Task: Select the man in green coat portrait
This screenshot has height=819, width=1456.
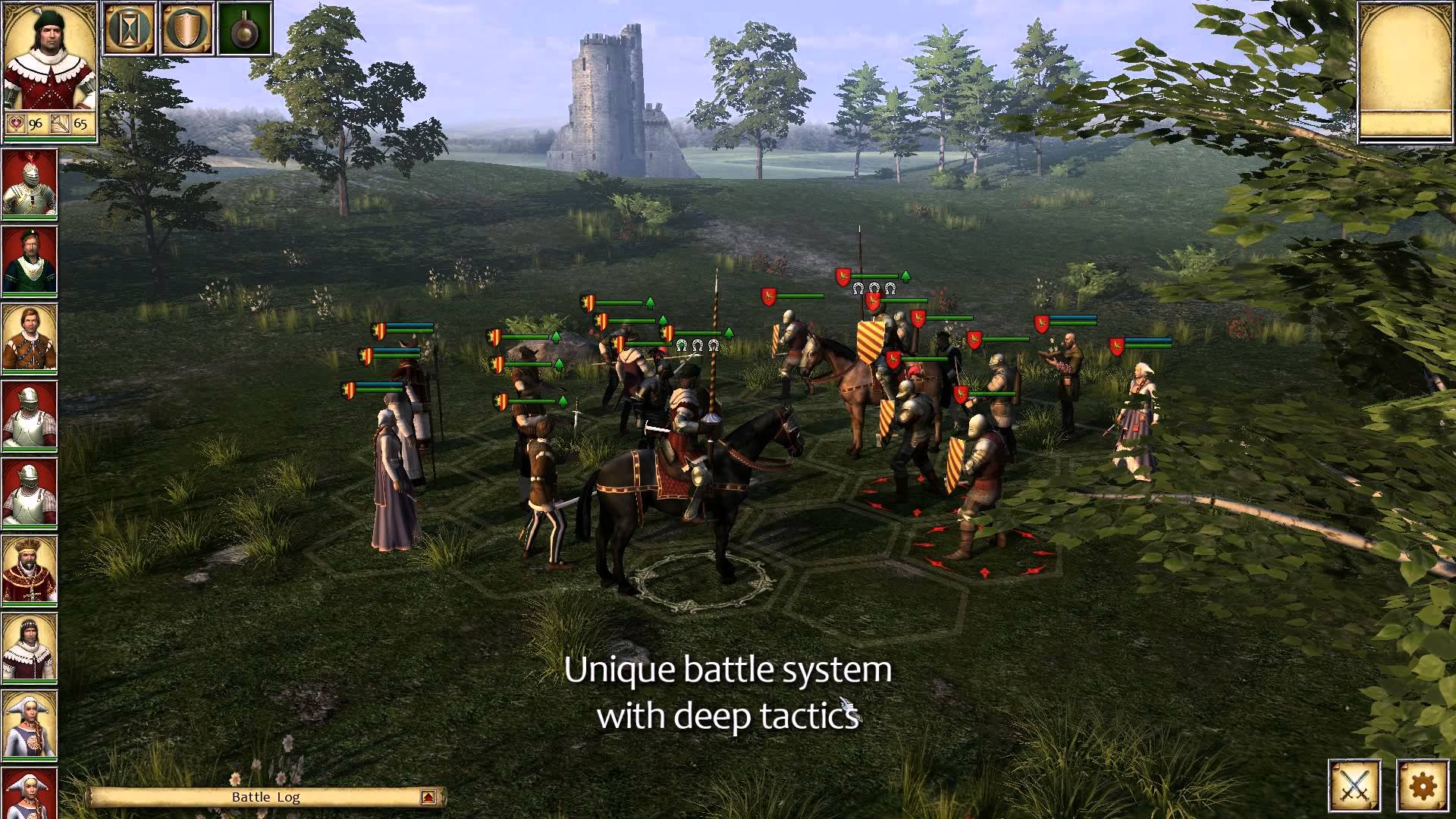Action: (x=30, y=260)
